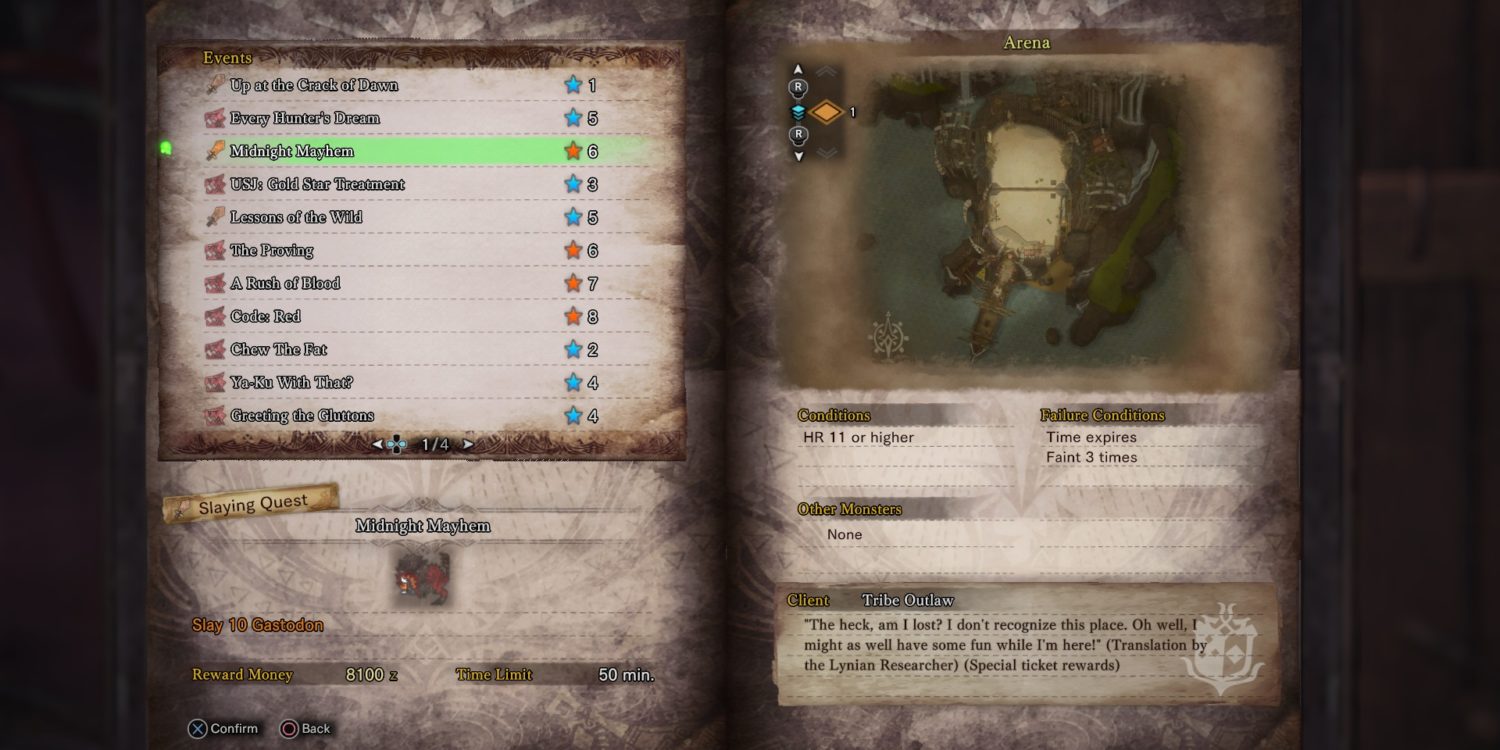Pick the Lessons of the Wild quest
This screenshot has width=1500, height=750.
point(296,218)
